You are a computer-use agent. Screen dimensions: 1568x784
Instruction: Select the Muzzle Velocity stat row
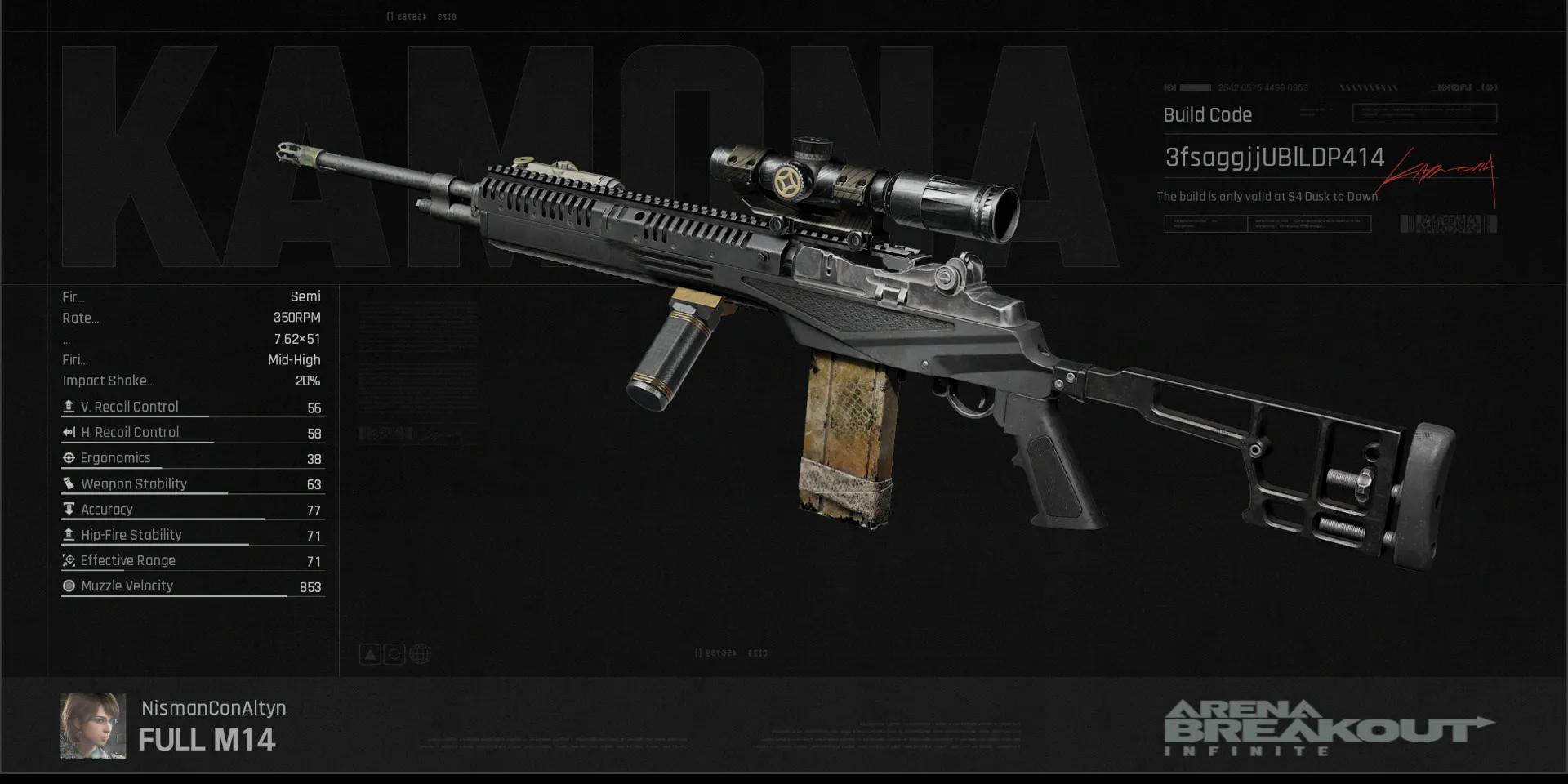pos(193,586)
